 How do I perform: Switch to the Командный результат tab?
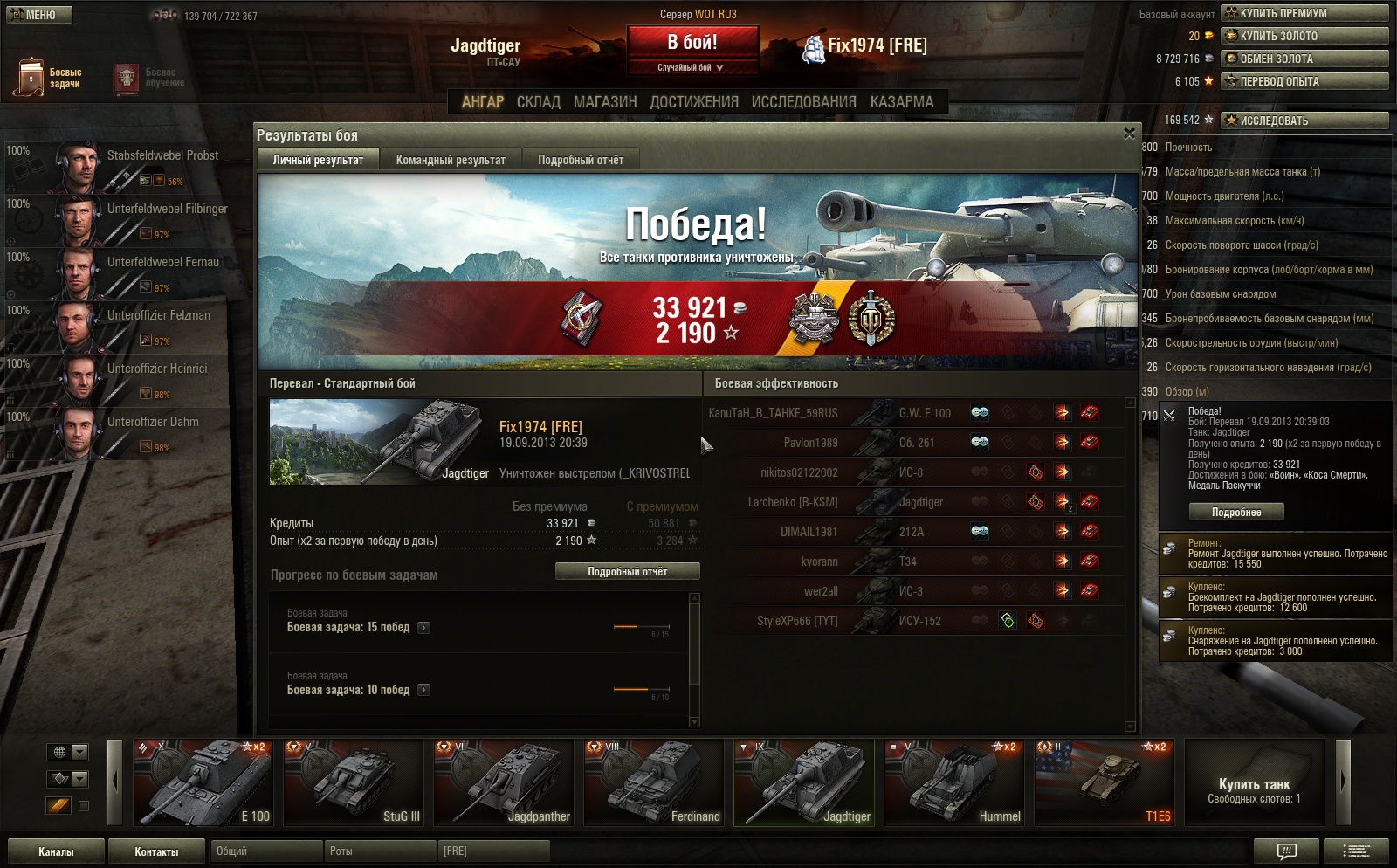451,160
